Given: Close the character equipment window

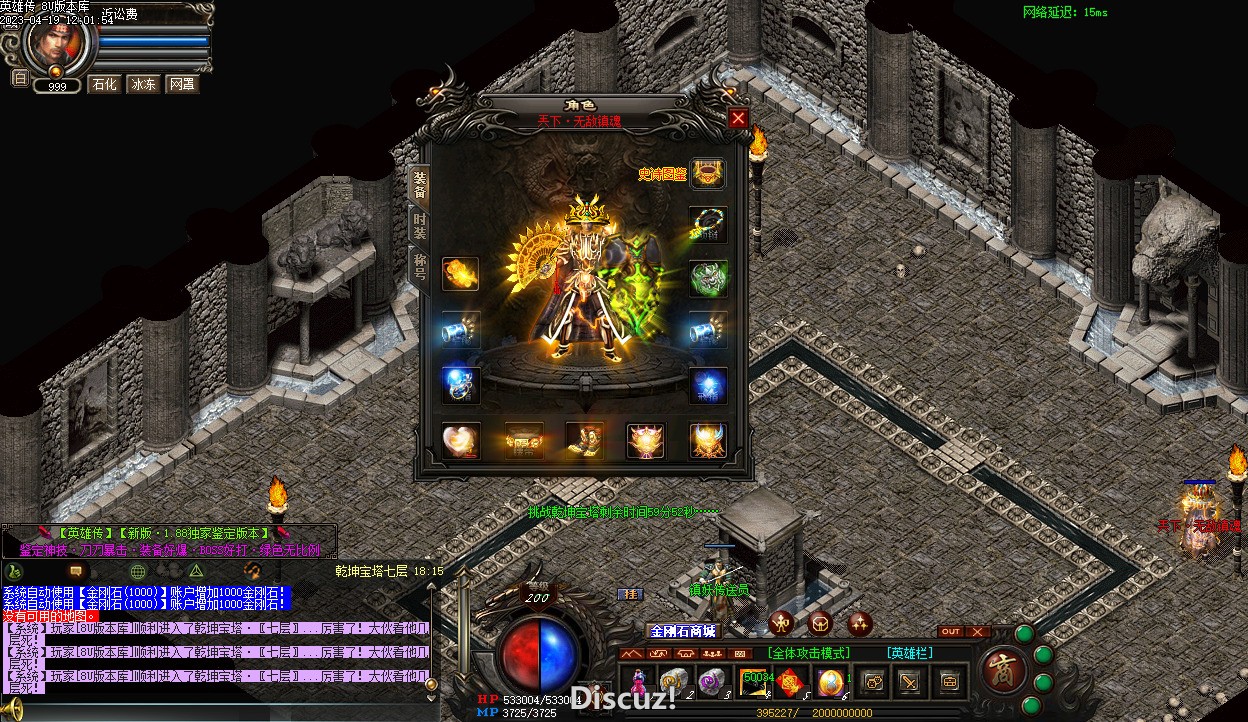Looking at the screenshot, I should click(x=738, y=118).
